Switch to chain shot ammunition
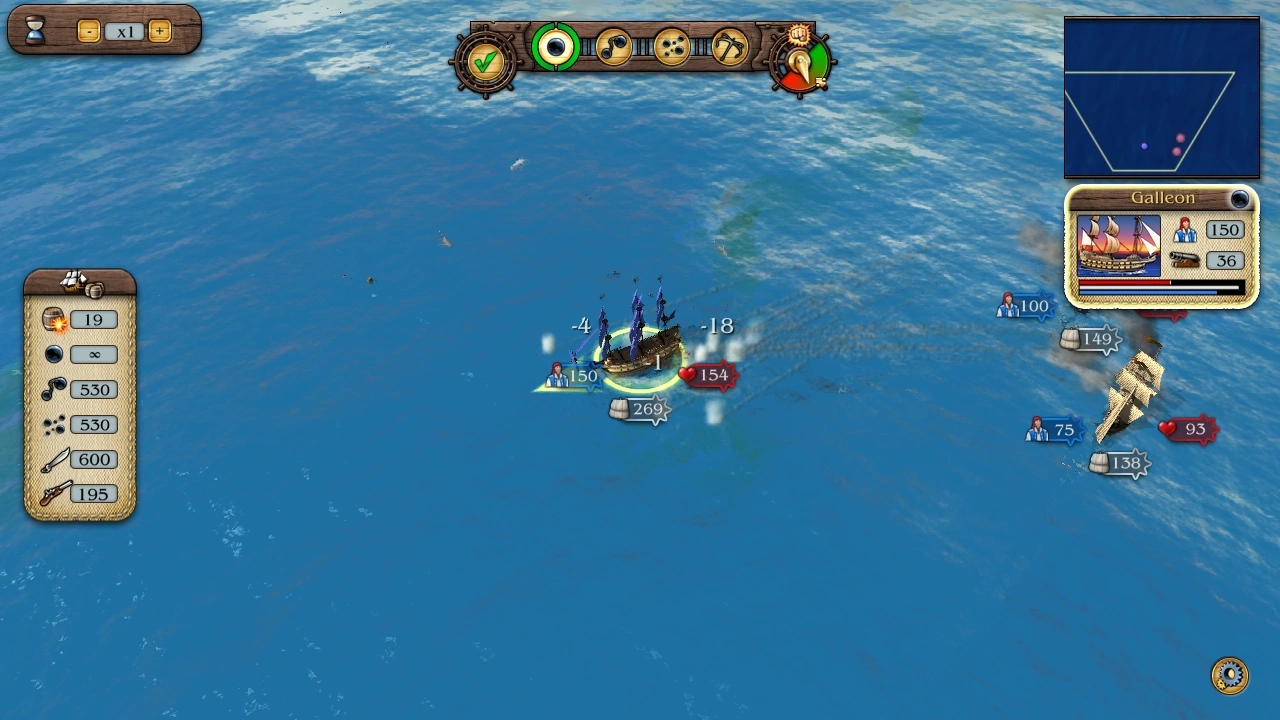Image resolution: width=1280 pixels, height=720 pixels. click(613, 47)
